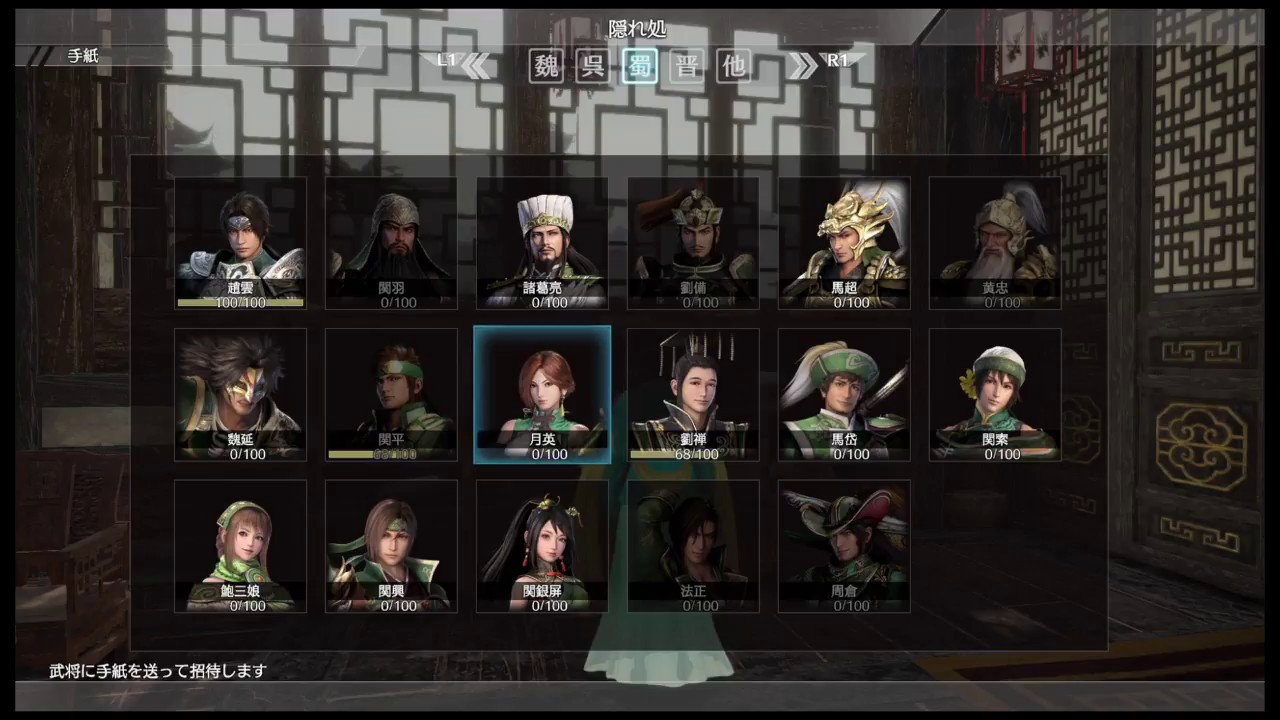Viewport: 1280px width, 720px height.
Task: Select Zhao Yun (趙雲) portrait
Action: [x=240, y=240]
